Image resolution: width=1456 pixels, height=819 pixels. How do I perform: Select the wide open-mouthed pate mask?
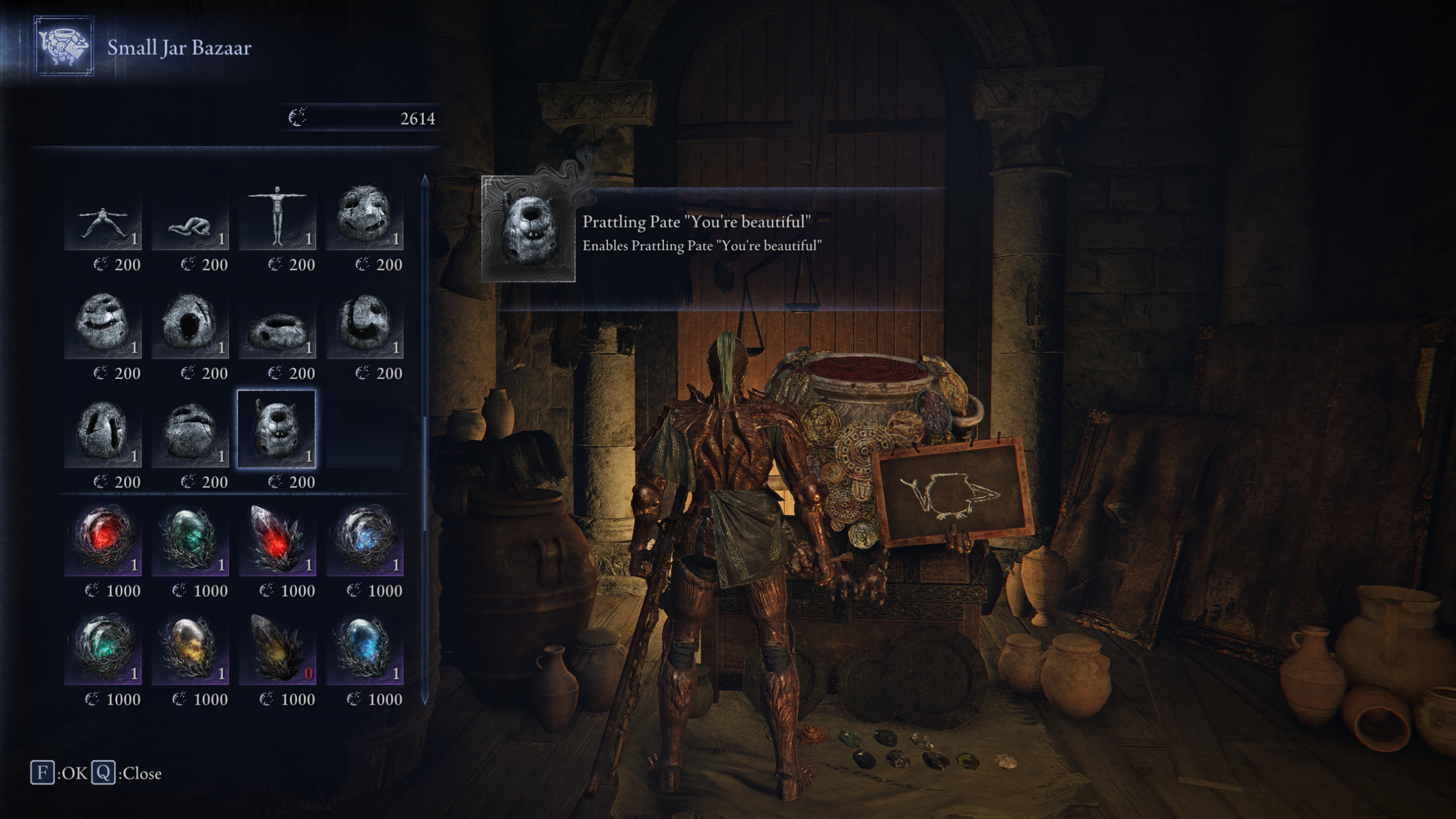pos(191,327)
